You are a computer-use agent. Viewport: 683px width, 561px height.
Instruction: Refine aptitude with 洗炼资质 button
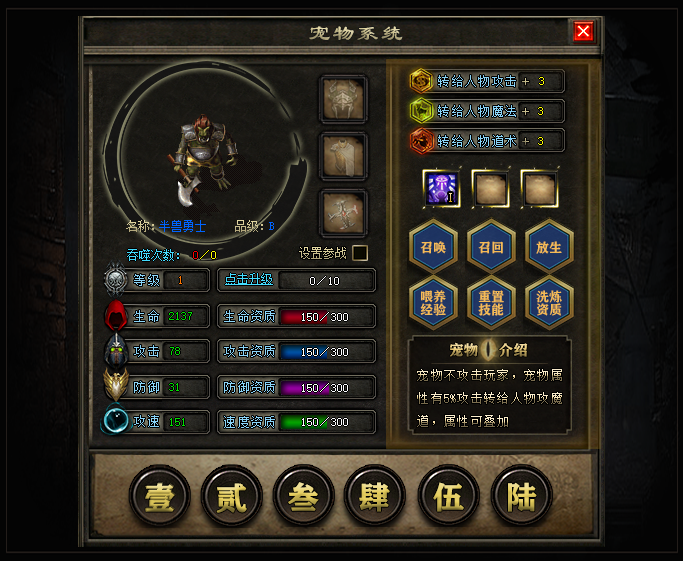click(x=548, y=302)
